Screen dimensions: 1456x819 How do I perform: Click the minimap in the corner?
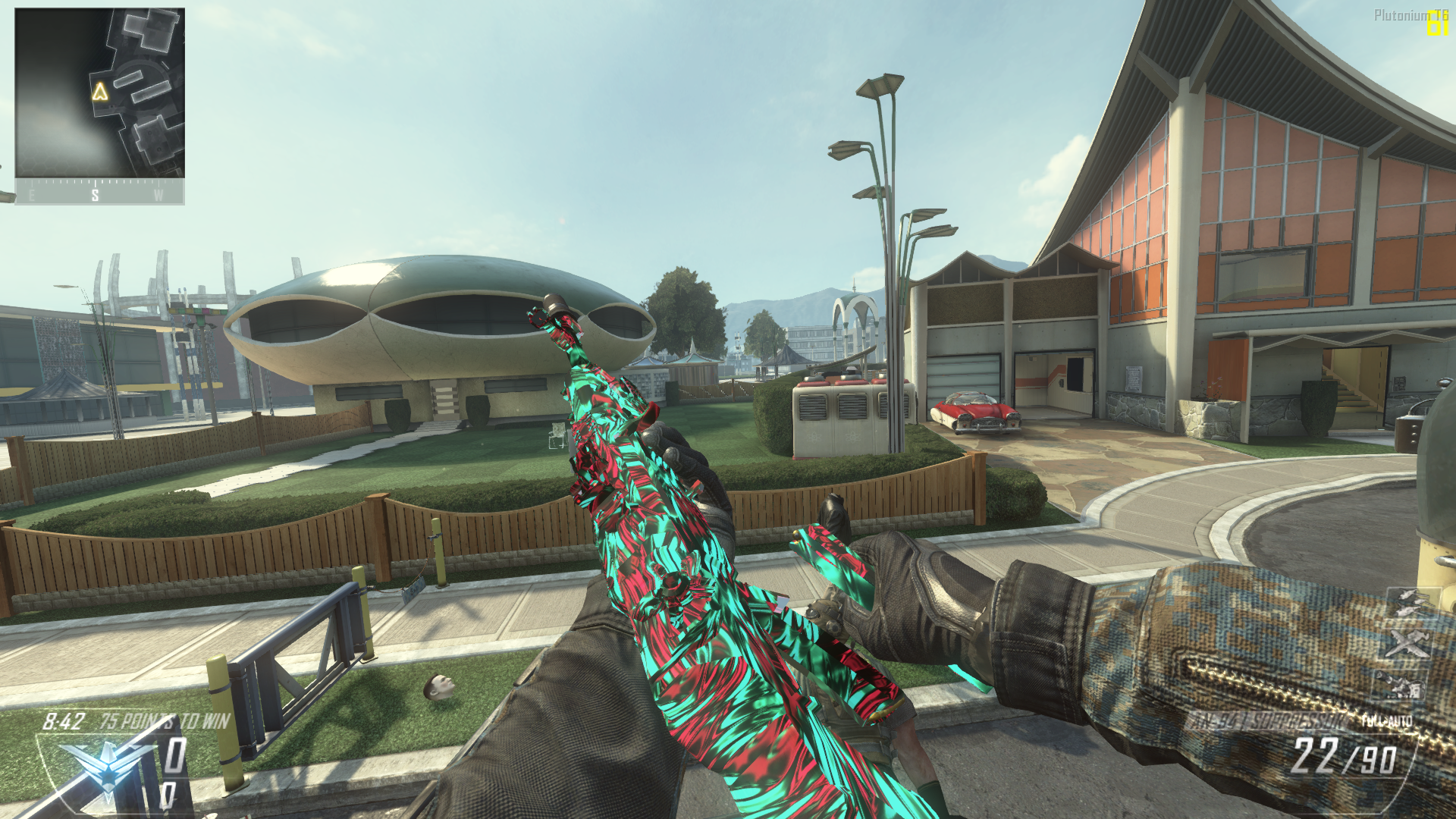pyautogui.click(x=99, y=93)
